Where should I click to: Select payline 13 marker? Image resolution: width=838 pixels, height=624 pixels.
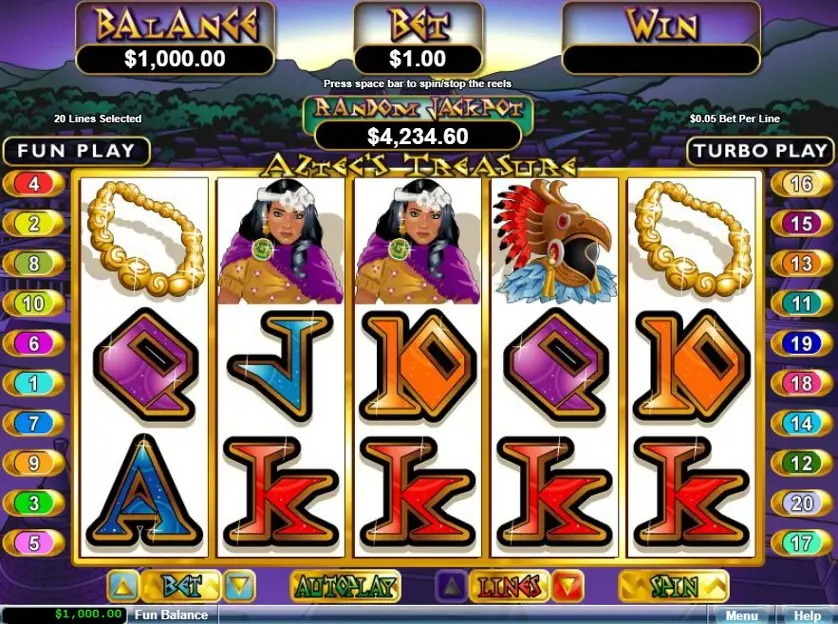801,264
